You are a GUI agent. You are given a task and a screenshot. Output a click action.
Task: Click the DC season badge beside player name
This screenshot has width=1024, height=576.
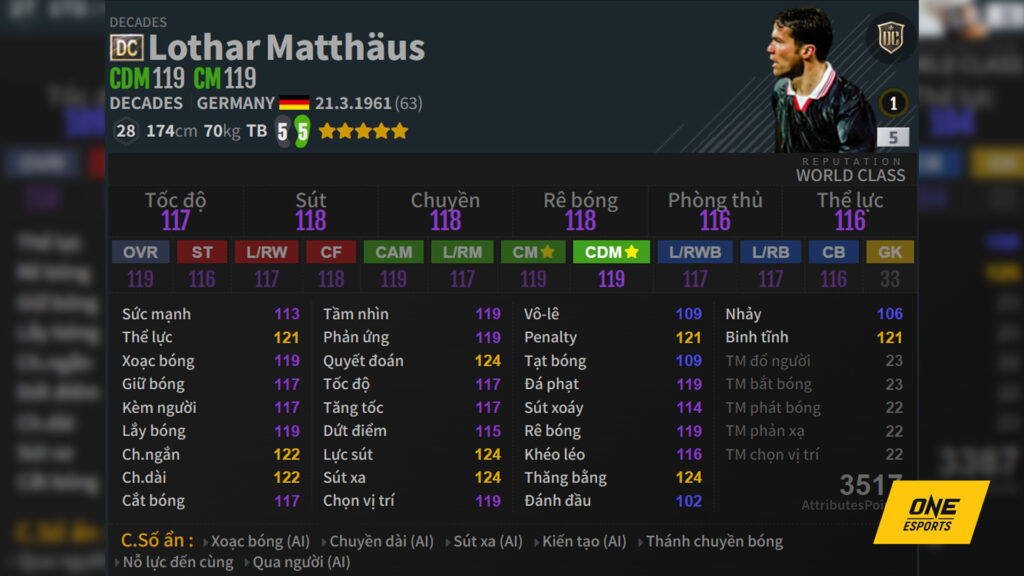127,47
